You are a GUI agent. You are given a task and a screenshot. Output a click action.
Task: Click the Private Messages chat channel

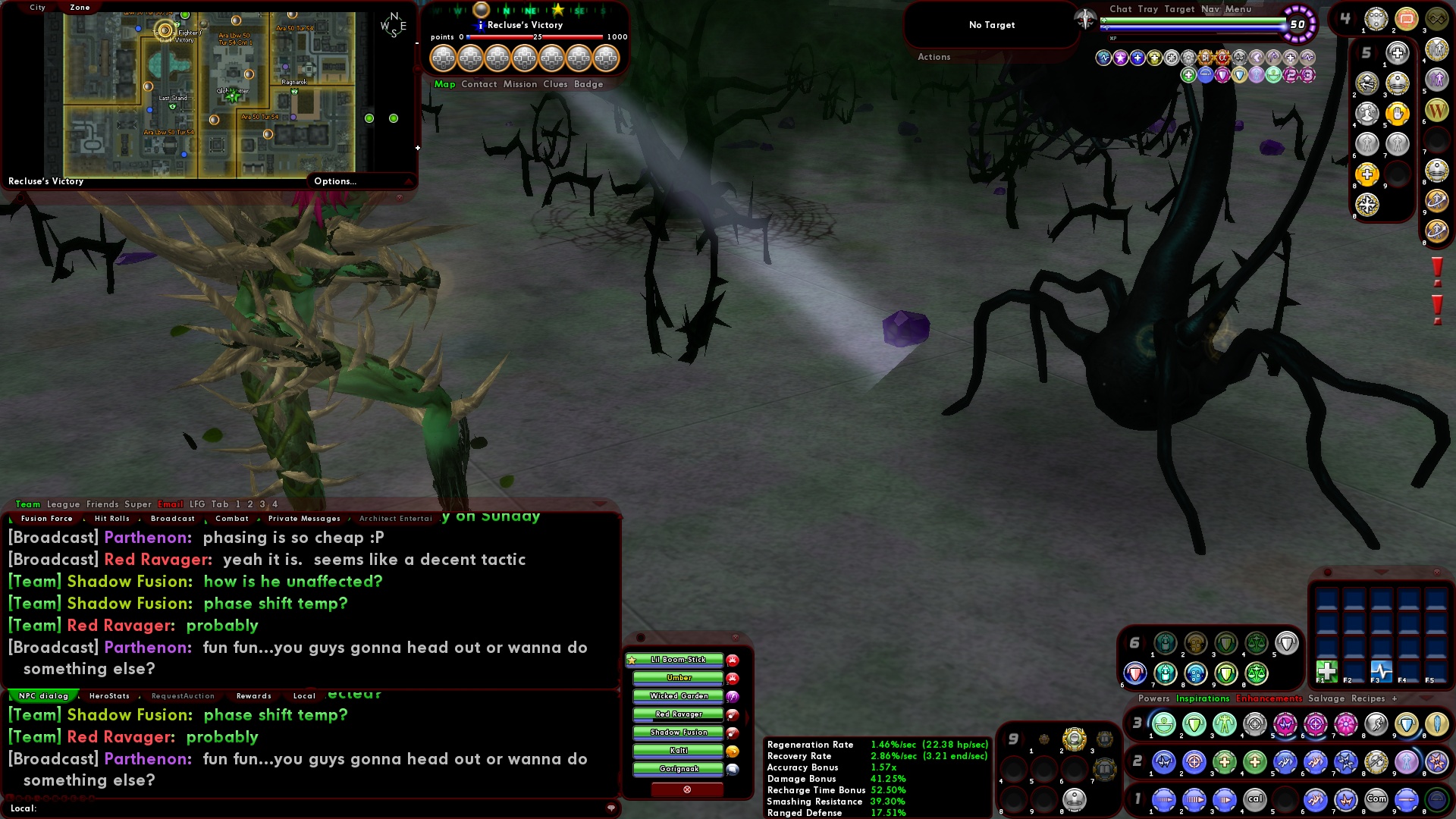[x=303, y=519]
